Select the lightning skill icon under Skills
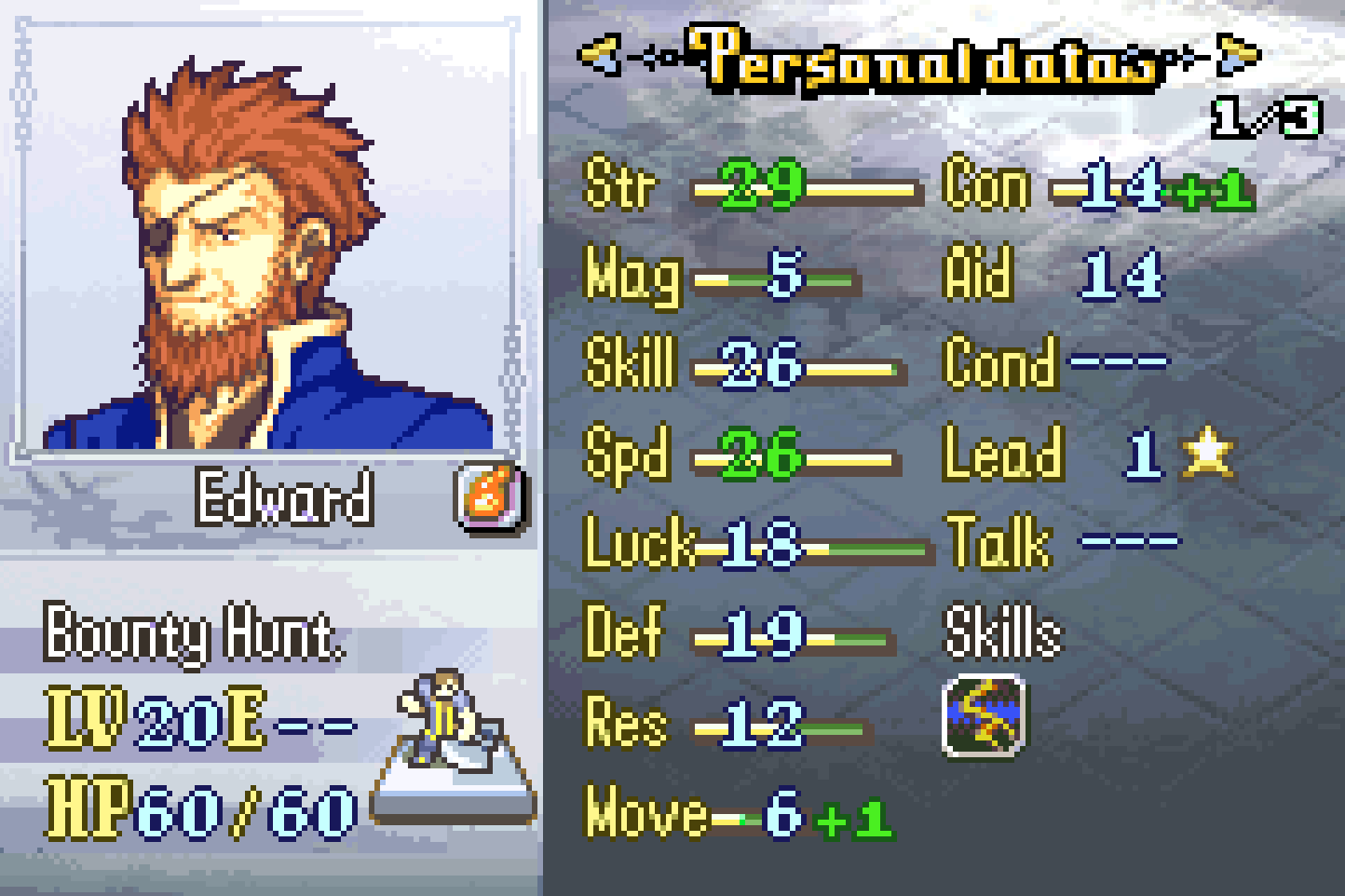1345x896 pixels. point(985,715)
